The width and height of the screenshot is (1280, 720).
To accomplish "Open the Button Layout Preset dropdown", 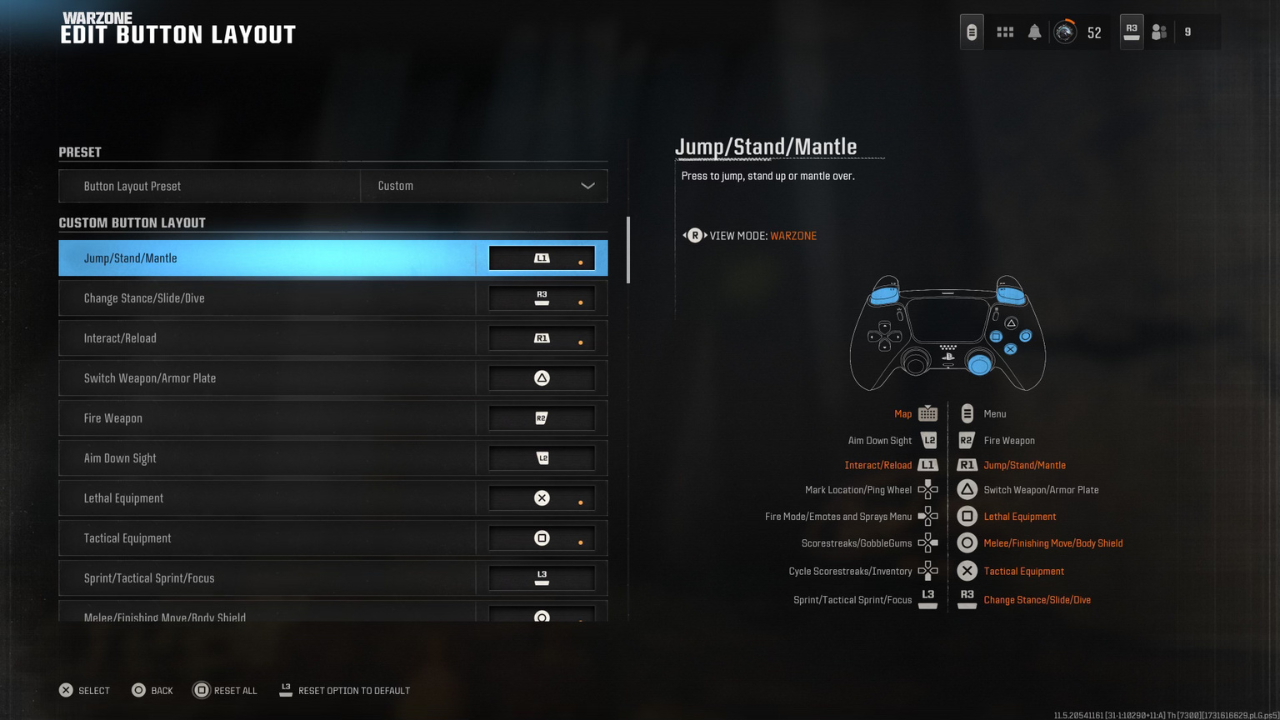I will (x=484, y=186).
